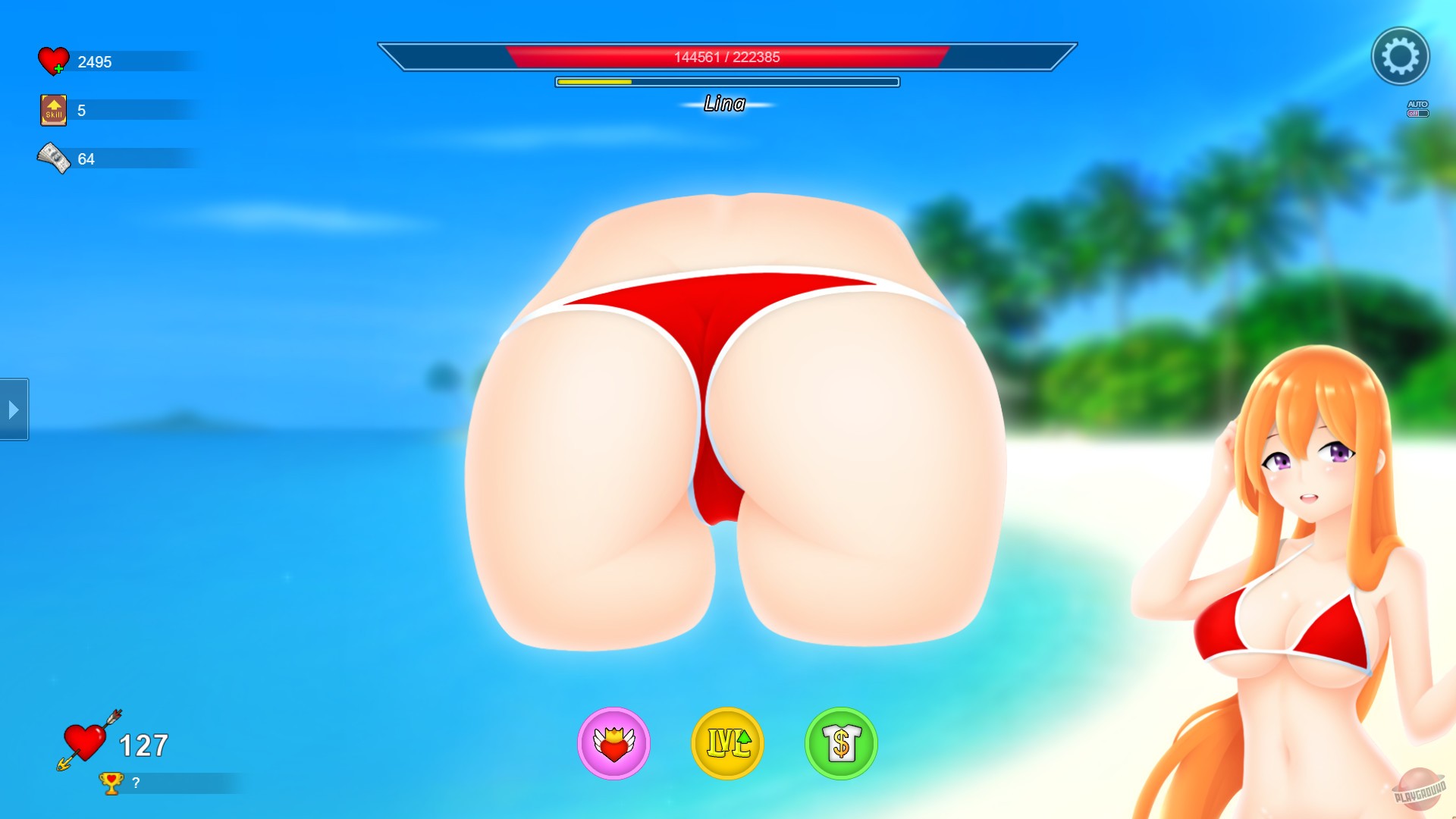
Task: Click the Lina name label
Action: [725, 105]
